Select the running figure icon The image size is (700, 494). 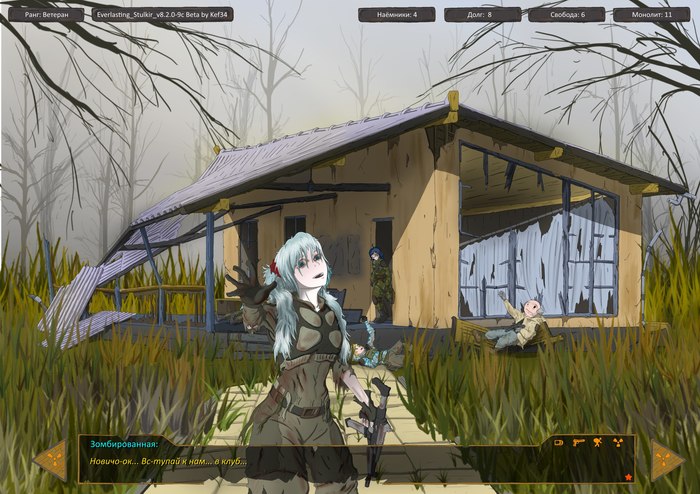point(598,441)
